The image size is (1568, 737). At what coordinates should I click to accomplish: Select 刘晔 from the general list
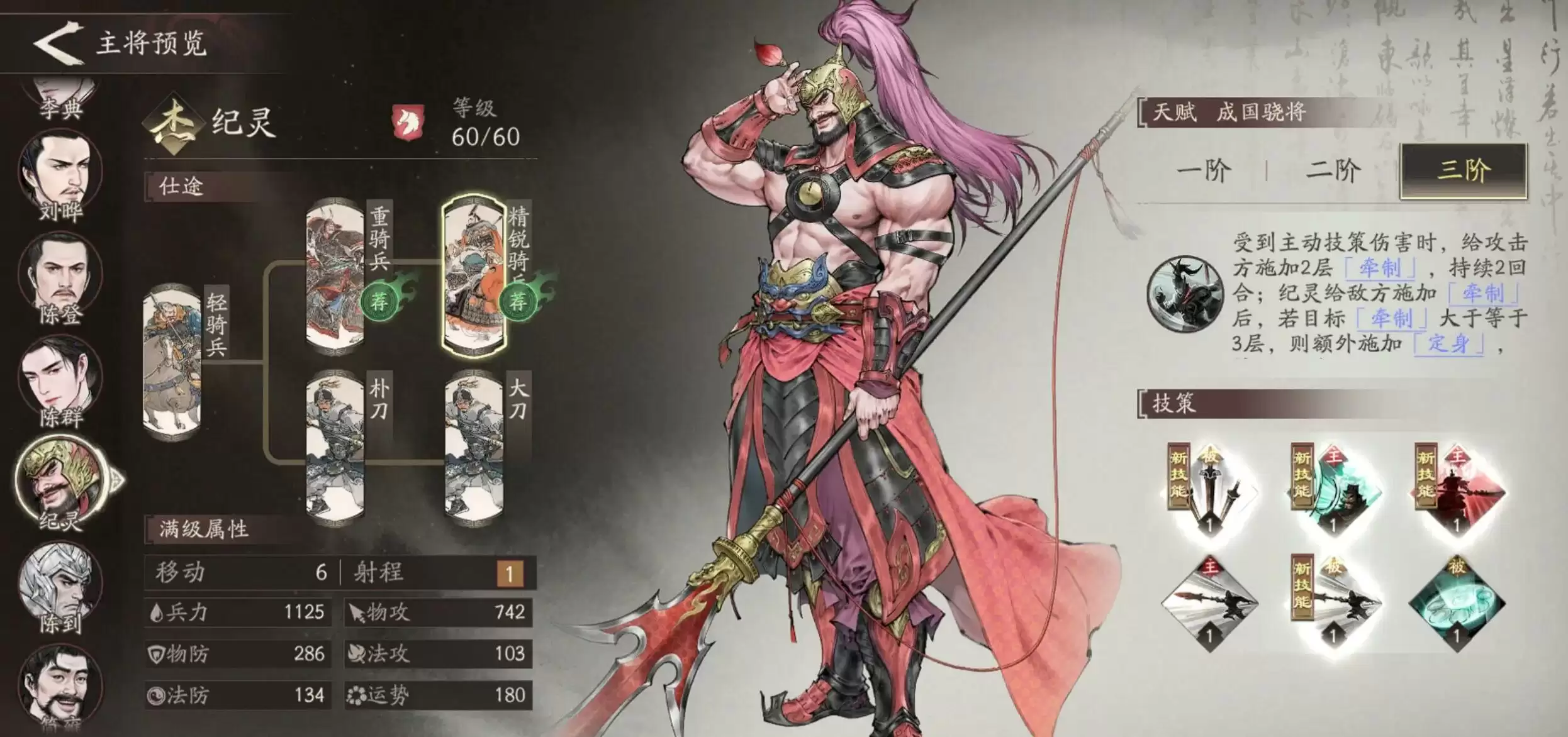(60, 174)
